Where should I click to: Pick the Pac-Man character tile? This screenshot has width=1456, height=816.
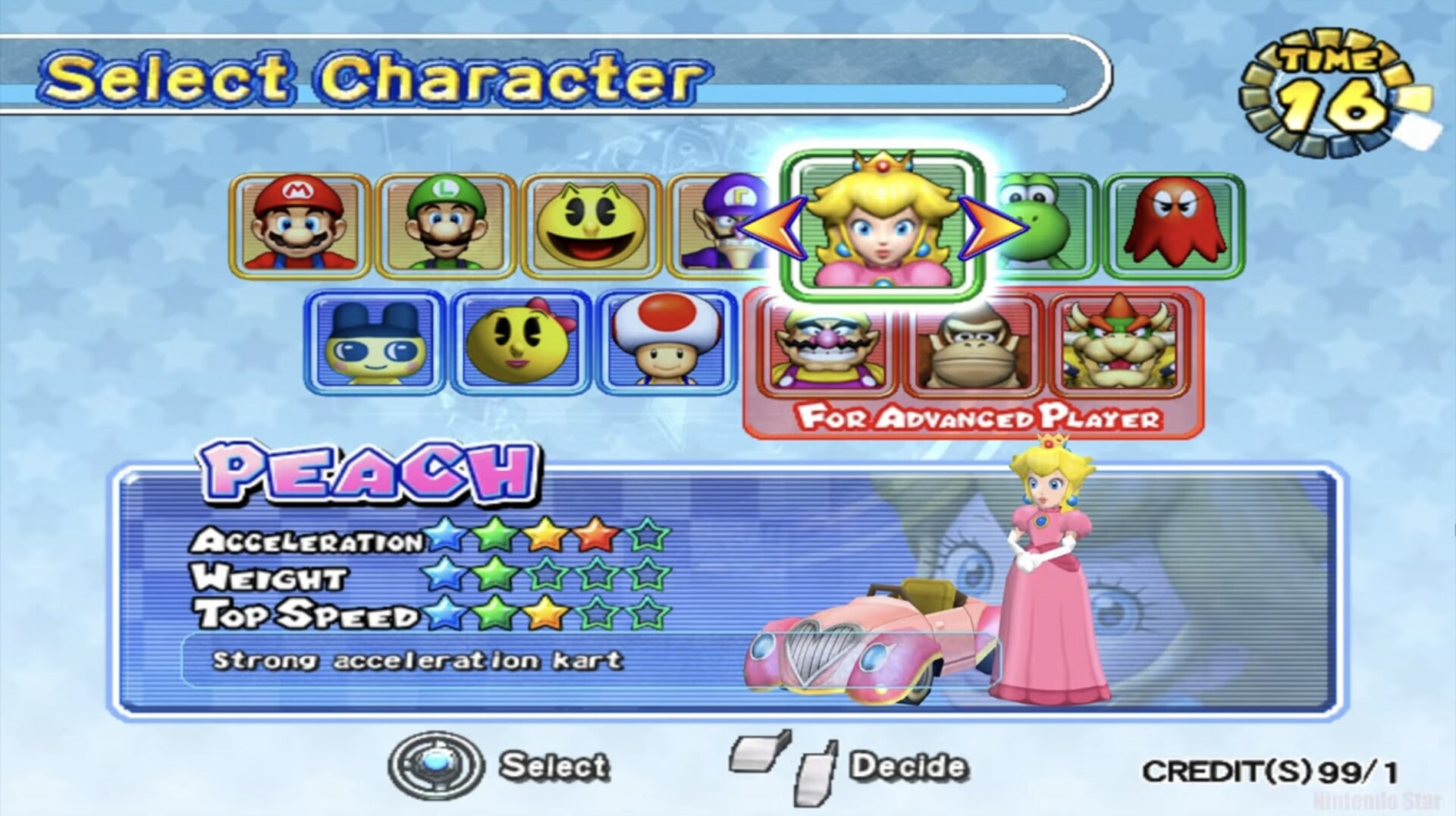(x=591, y=225)
